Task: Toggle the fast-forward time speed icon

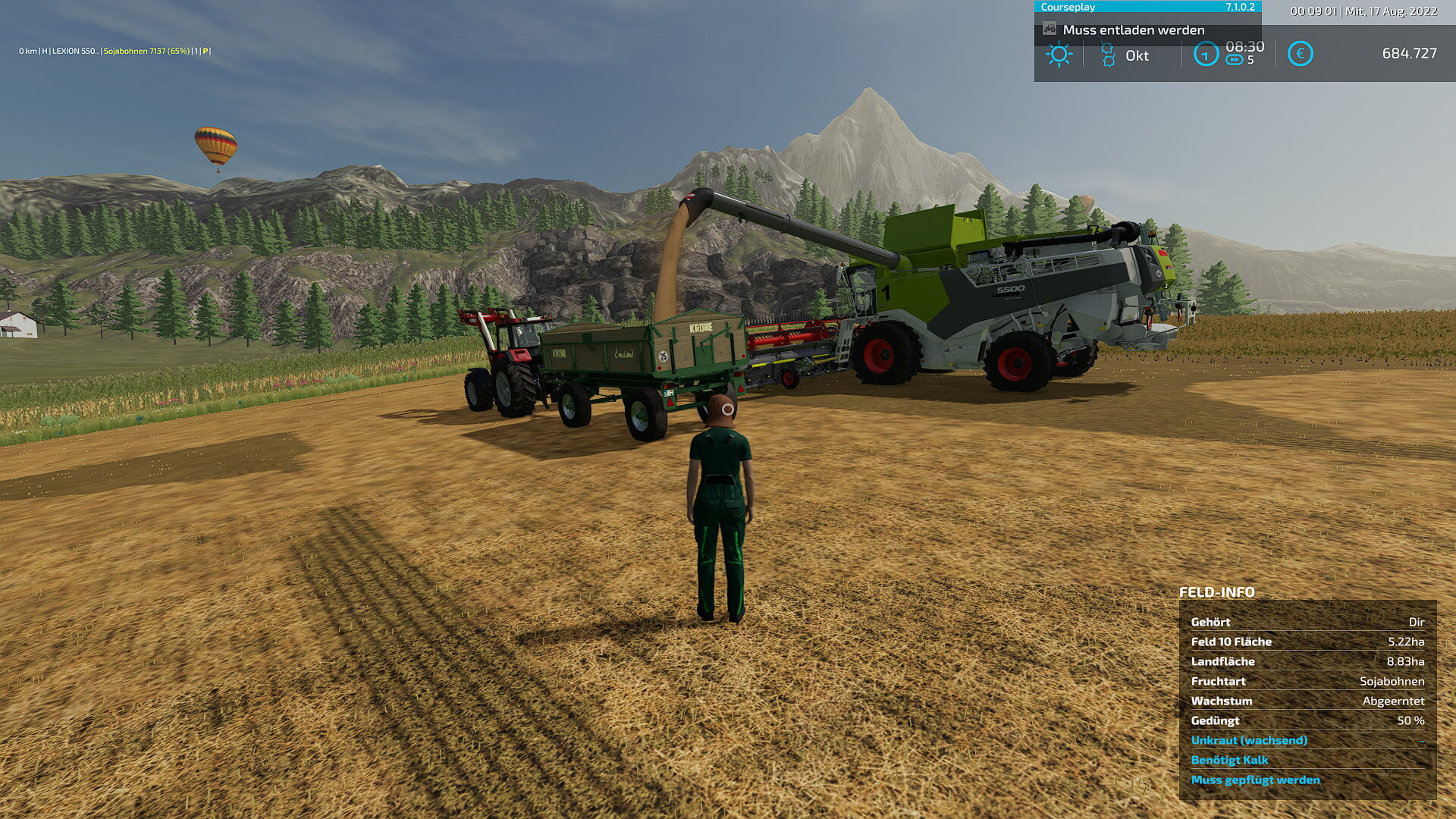Action: click(1235, 60)
